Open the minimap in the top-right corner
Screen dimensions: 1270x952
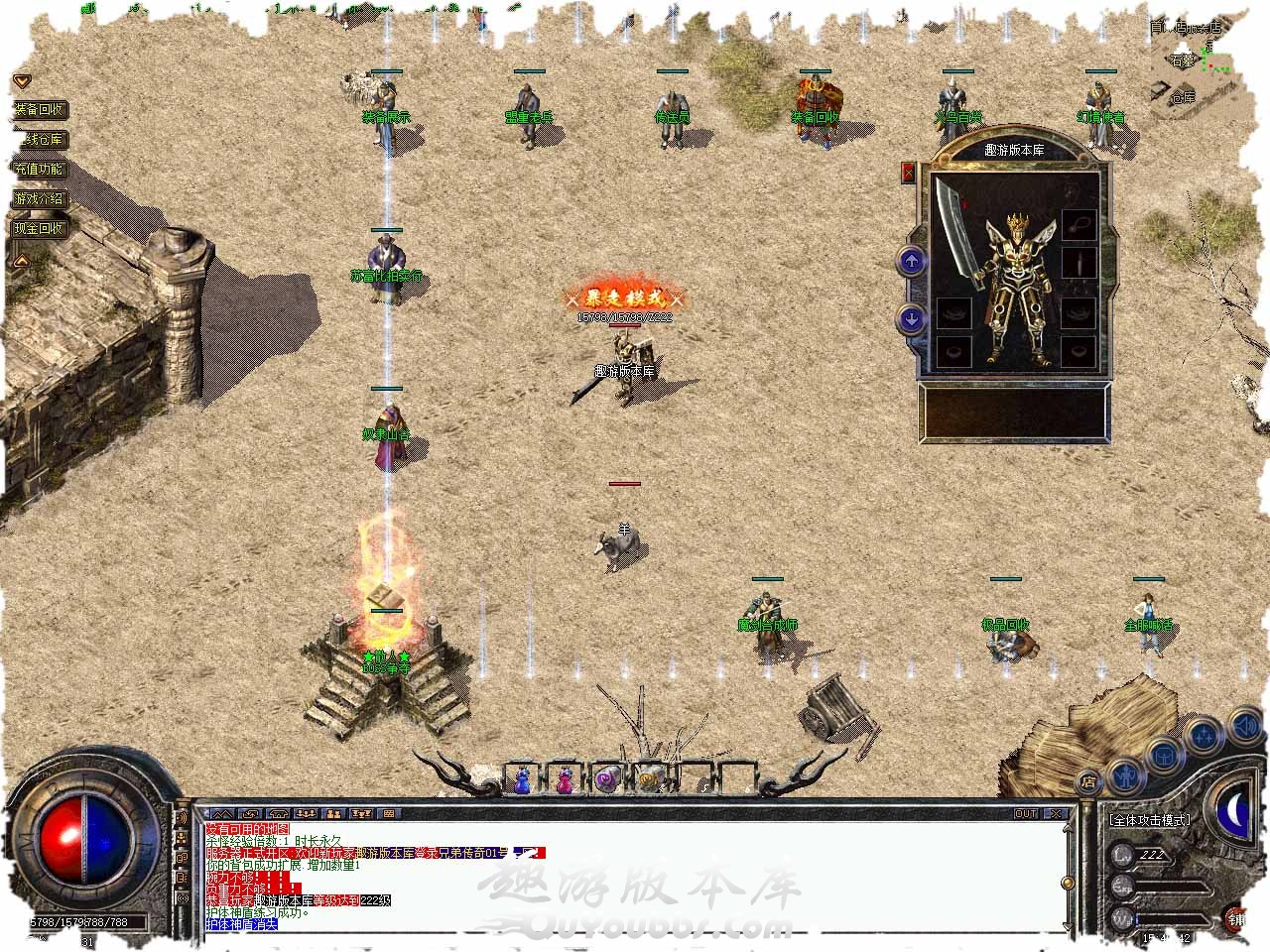pos(1191,59)
